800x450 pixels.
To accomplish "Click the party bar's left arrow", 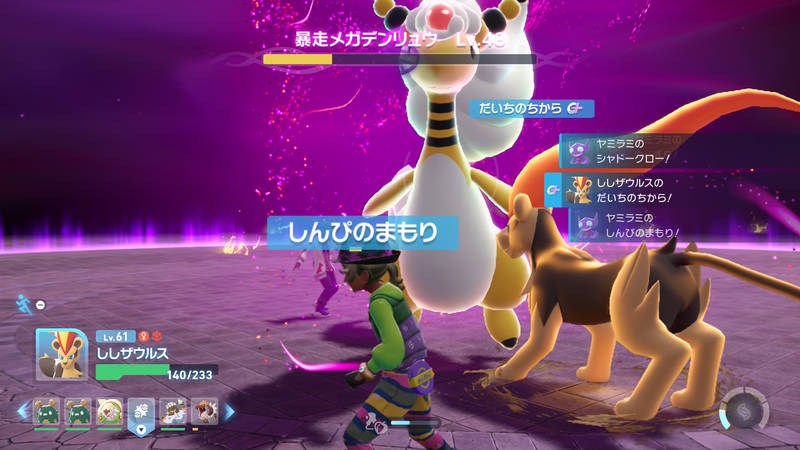I will point(22,410).
